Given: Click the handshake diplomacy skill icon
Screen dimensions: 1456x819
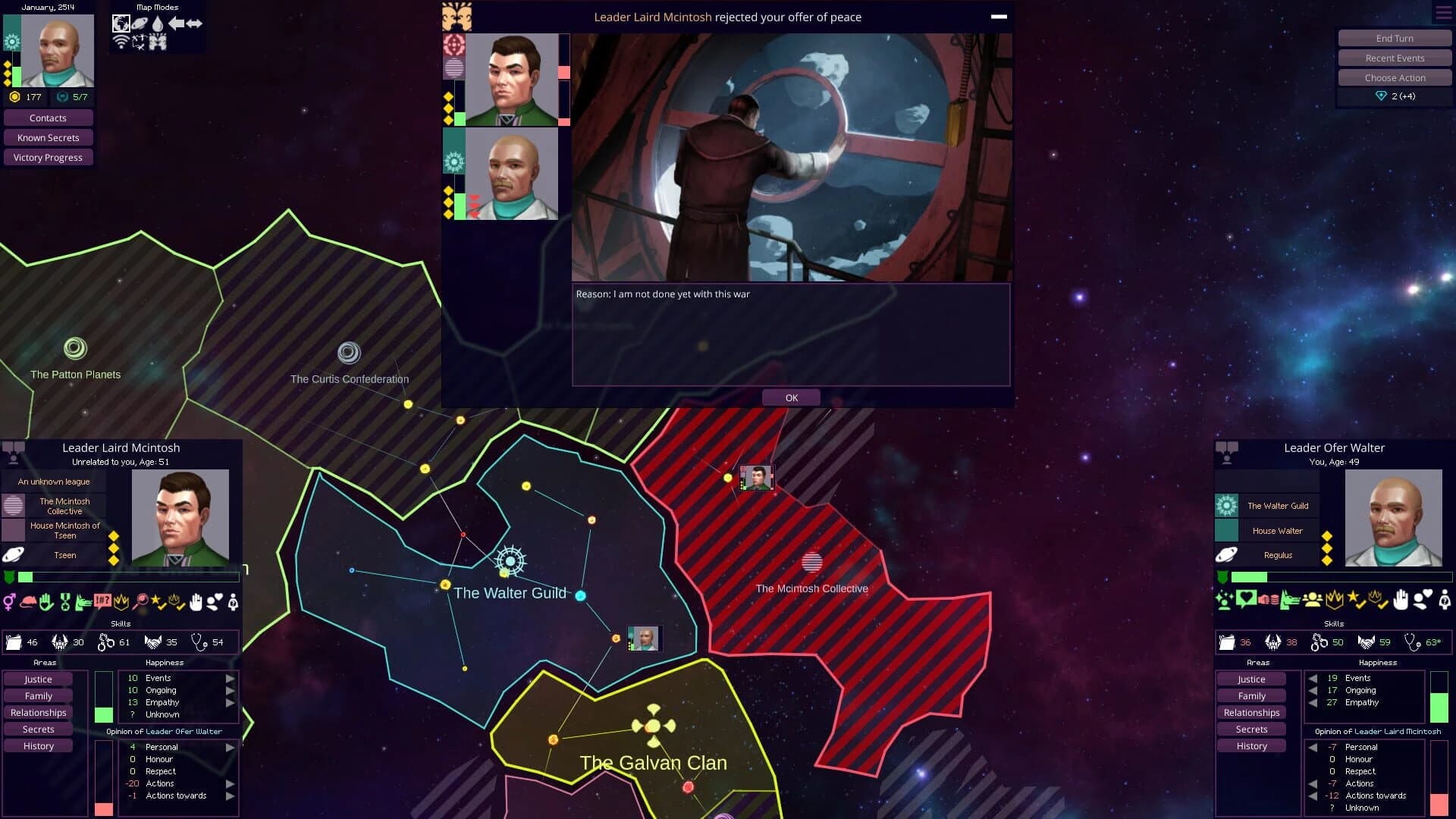Looking at the screenshot, I should (x=153, y=642).
